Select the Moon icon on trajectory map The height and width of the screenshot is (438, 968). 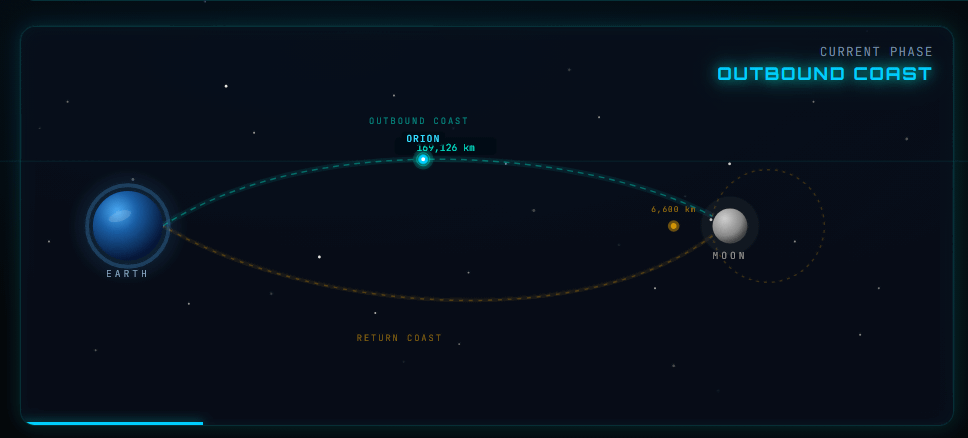(x=730, y=226)
